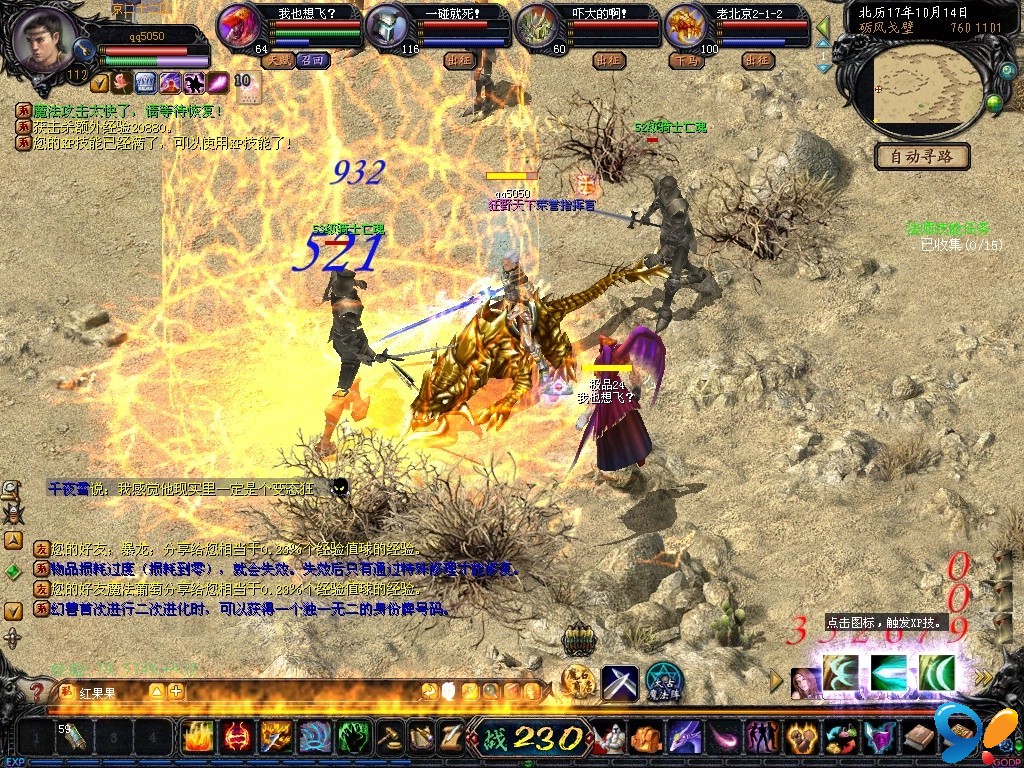Select the 我也想飞? red dragon pet portrait
Viewport: 1024px width, 768px height.
pyautogui.click(x=239, y=26)
